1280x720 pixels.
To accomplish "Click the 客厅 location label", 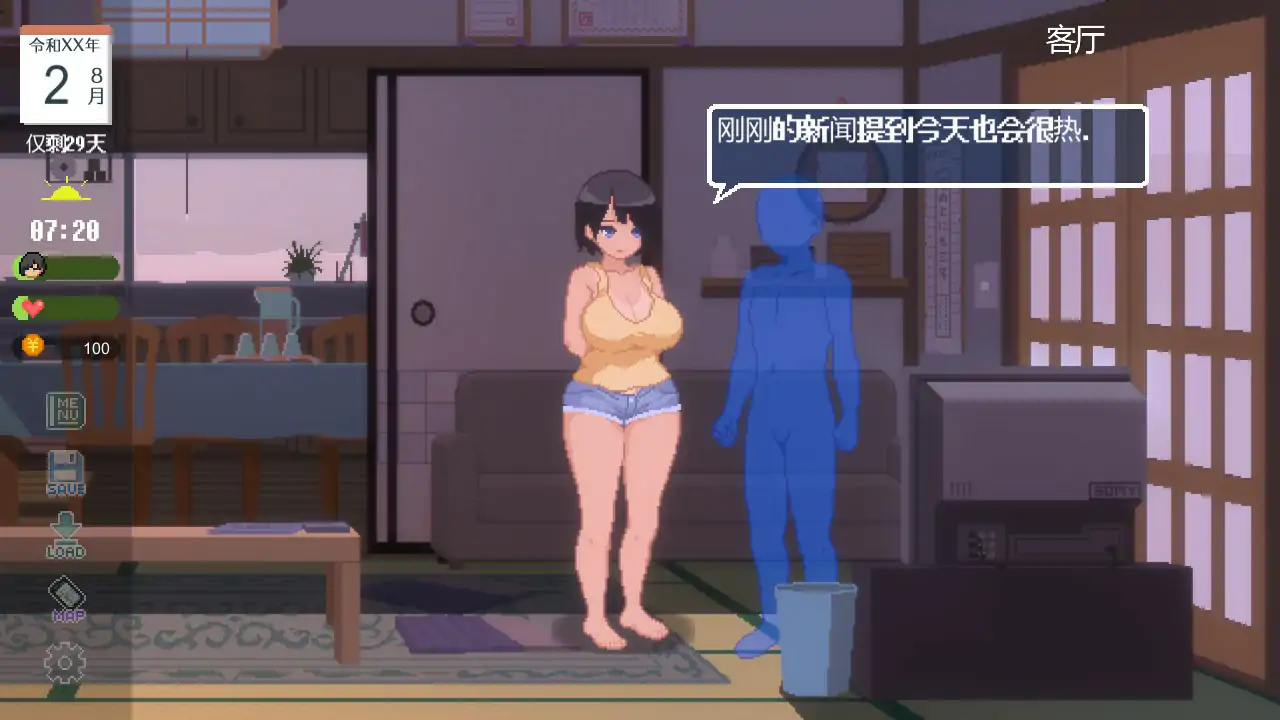I will pos(1075,38).
